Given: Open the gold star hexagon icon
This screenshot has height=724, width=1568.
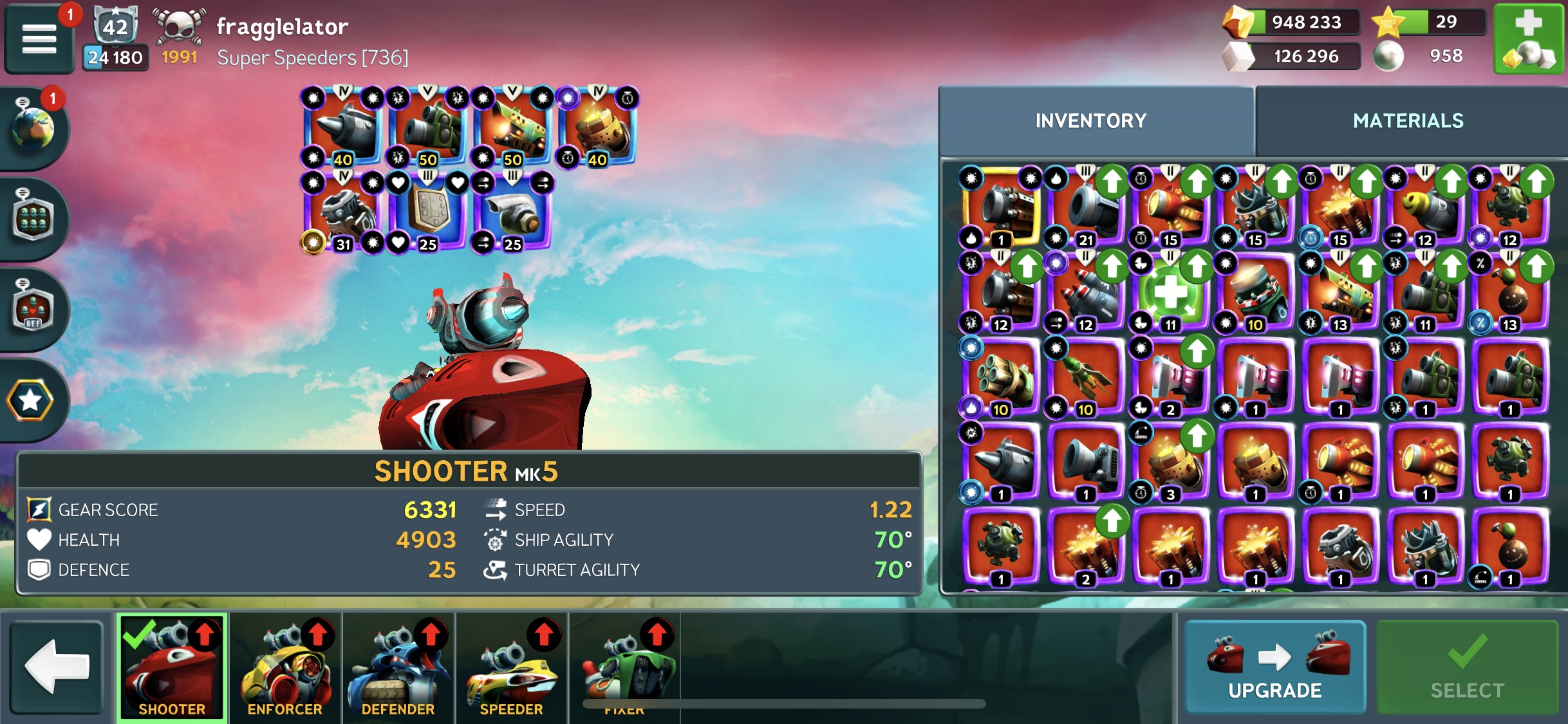Looking at the screenshot, I should click(x=30, y=400).
